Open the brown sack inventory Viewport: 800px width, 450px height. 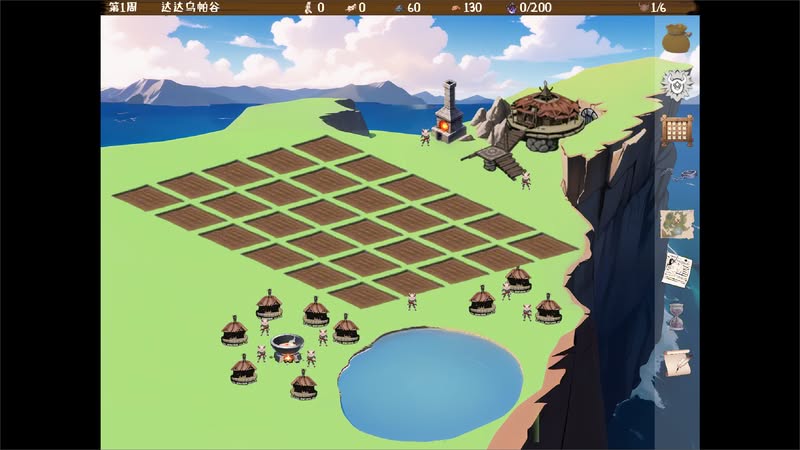pos(678,39)
